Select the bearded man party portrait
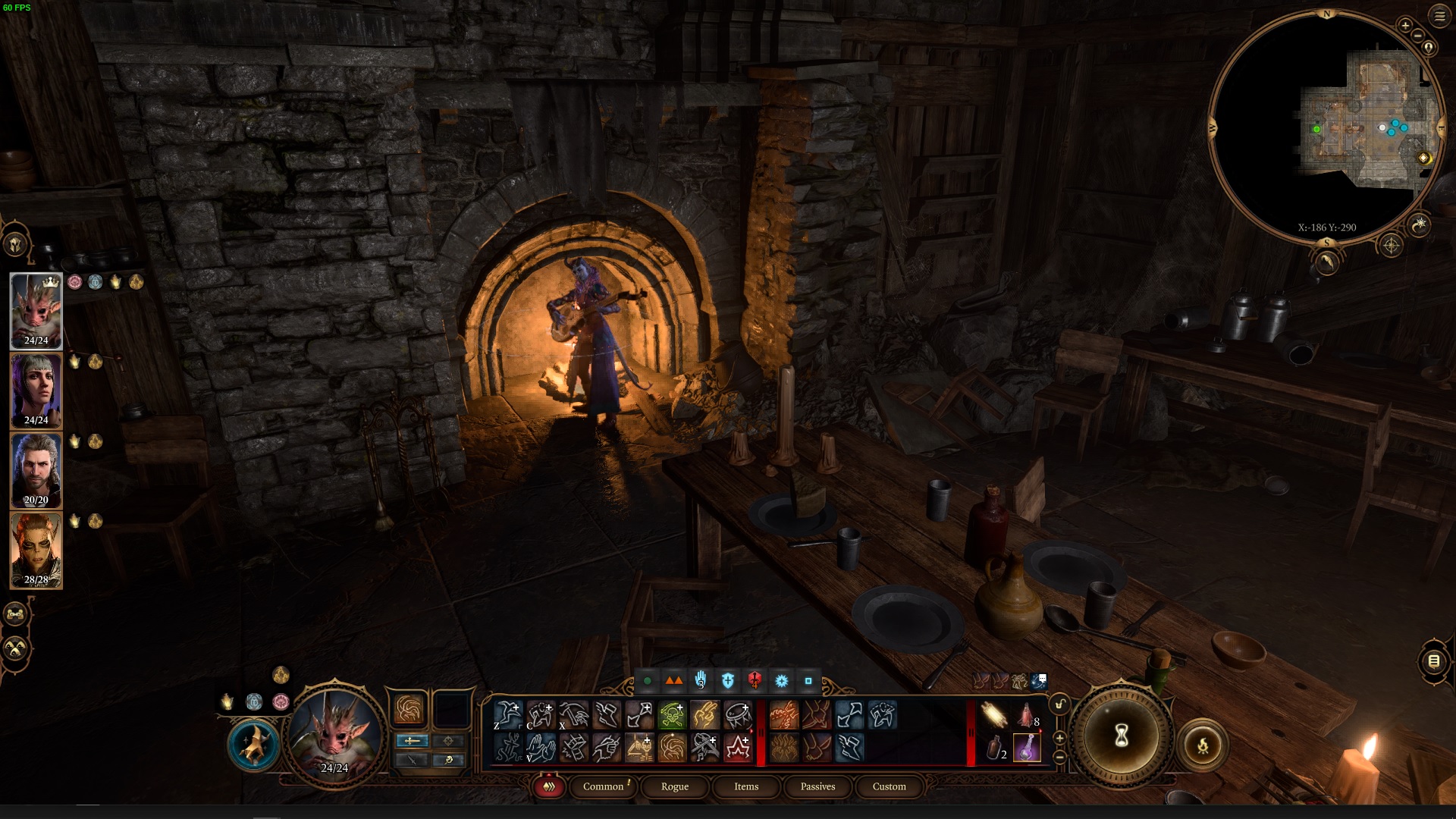1456x819 pixels. pos(36,470)
